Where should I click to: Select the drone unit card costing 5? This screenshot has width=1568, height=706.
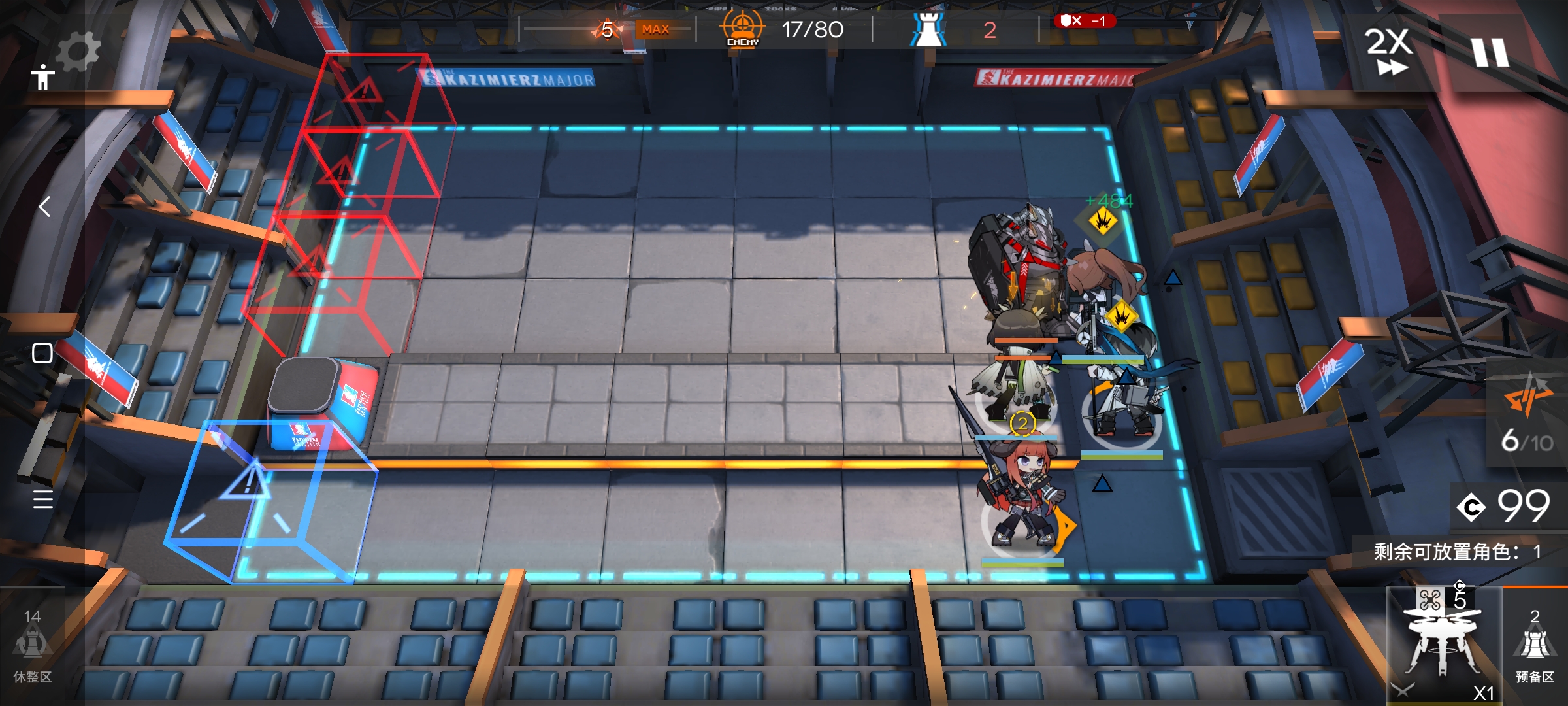[x=1443, y=644]
